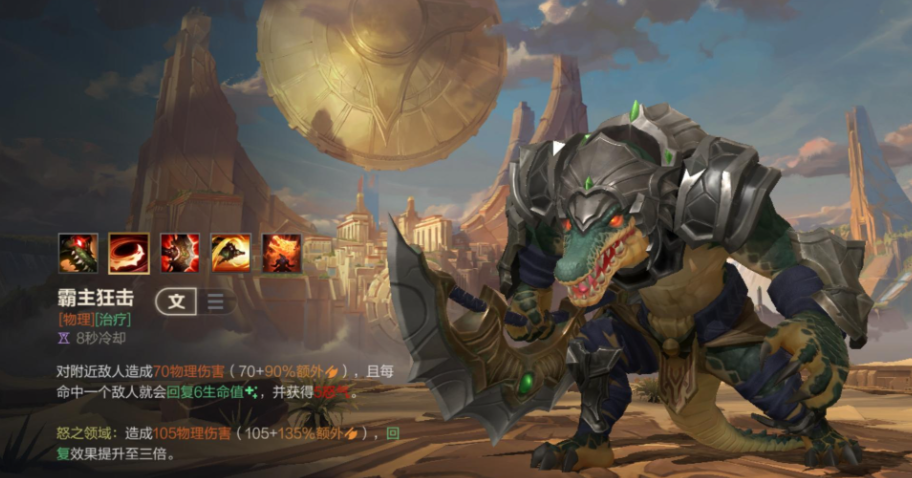Select the fourth ability icon with yellow dash
912x478 pixels.
pyautogui.click(x=231, y=253)
